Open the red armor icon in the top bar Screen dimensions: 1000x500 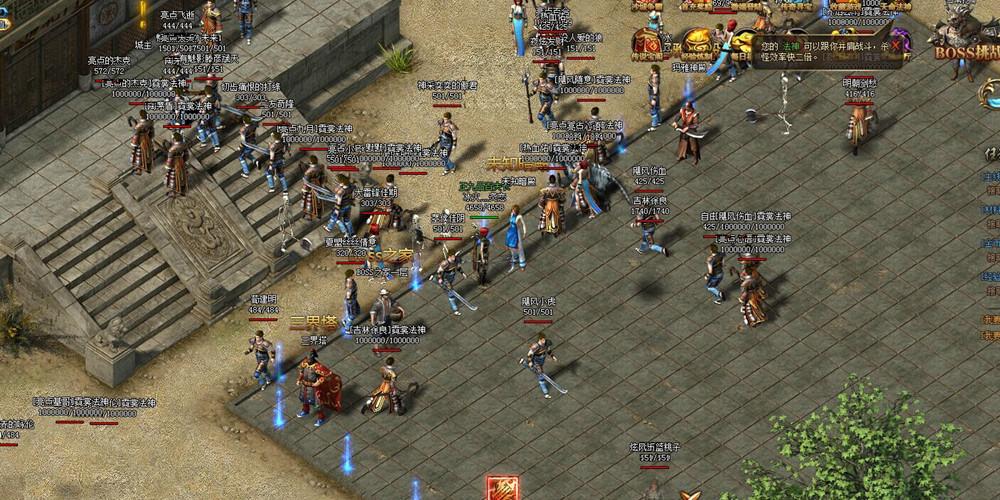coord(647,43)
